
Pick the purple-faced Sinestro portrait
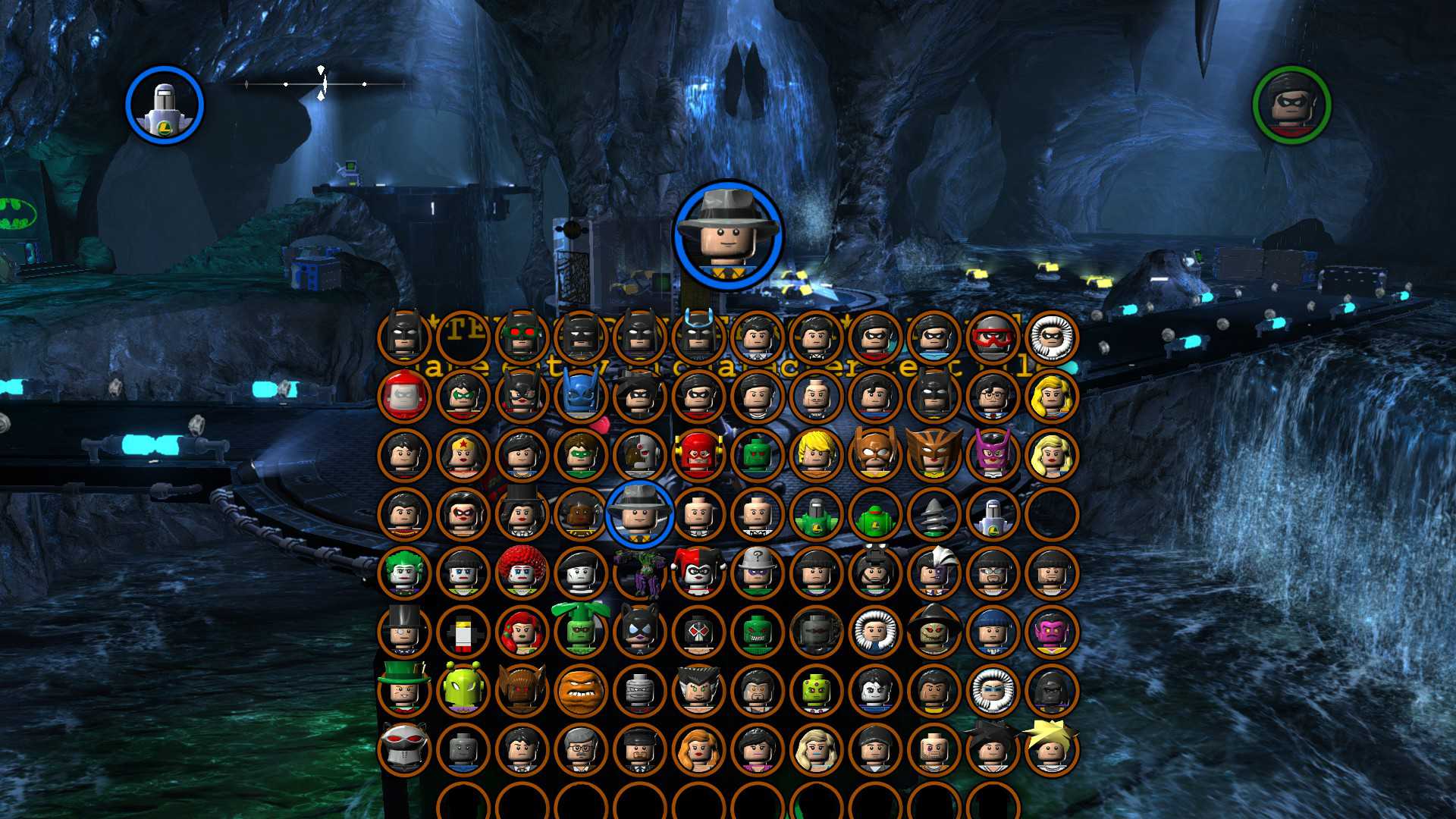pos(1052,631)
